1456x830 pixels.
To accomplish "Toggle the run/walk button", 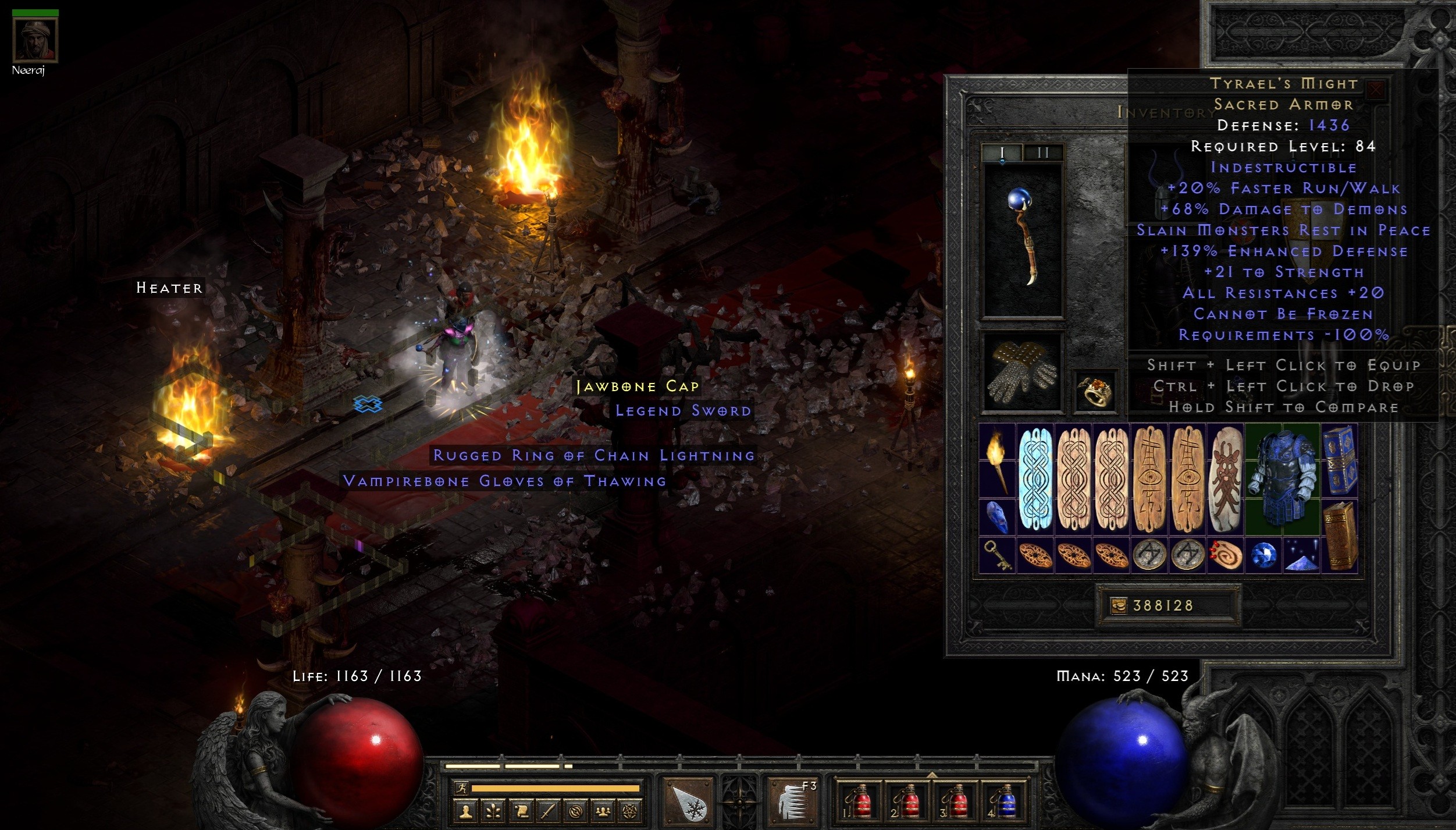I will click(x=460, y=789).
